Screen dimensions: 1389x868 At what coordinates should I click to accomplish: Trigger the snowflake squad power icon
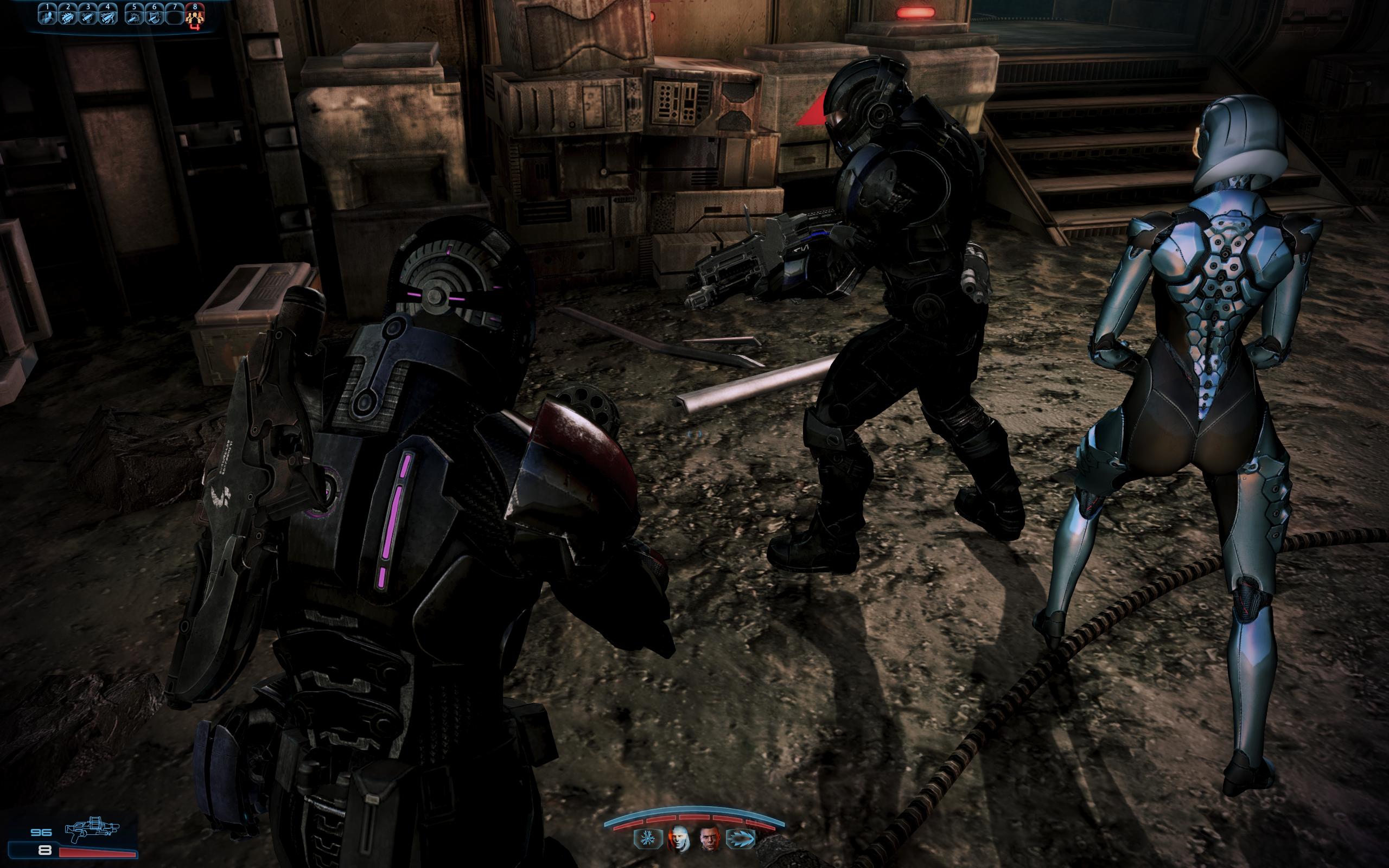click(x=646, y=838)
